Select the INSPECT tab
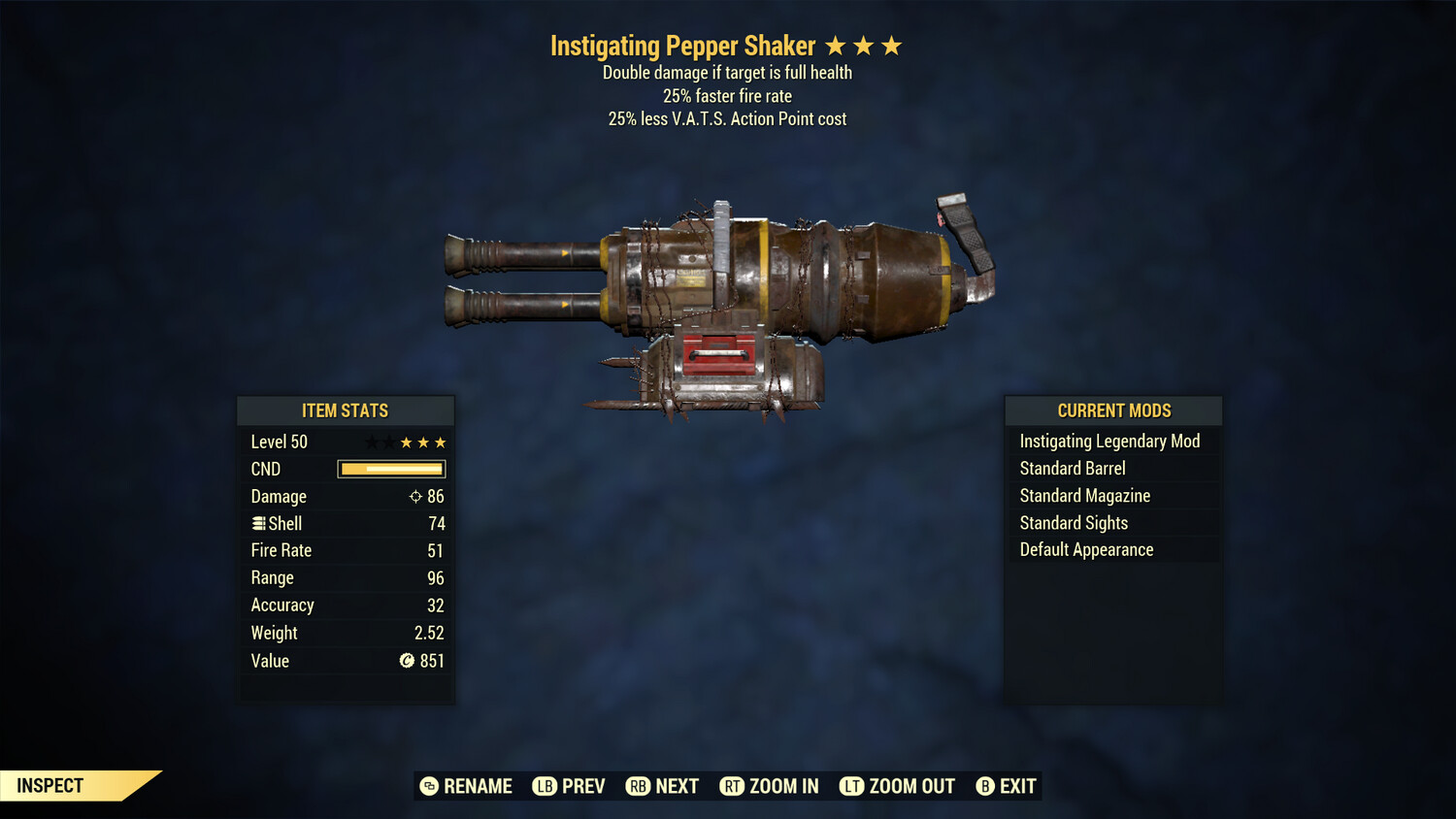Image resolution: width=1456 pixels, height=819 pixels. click(x=50, y=785)
